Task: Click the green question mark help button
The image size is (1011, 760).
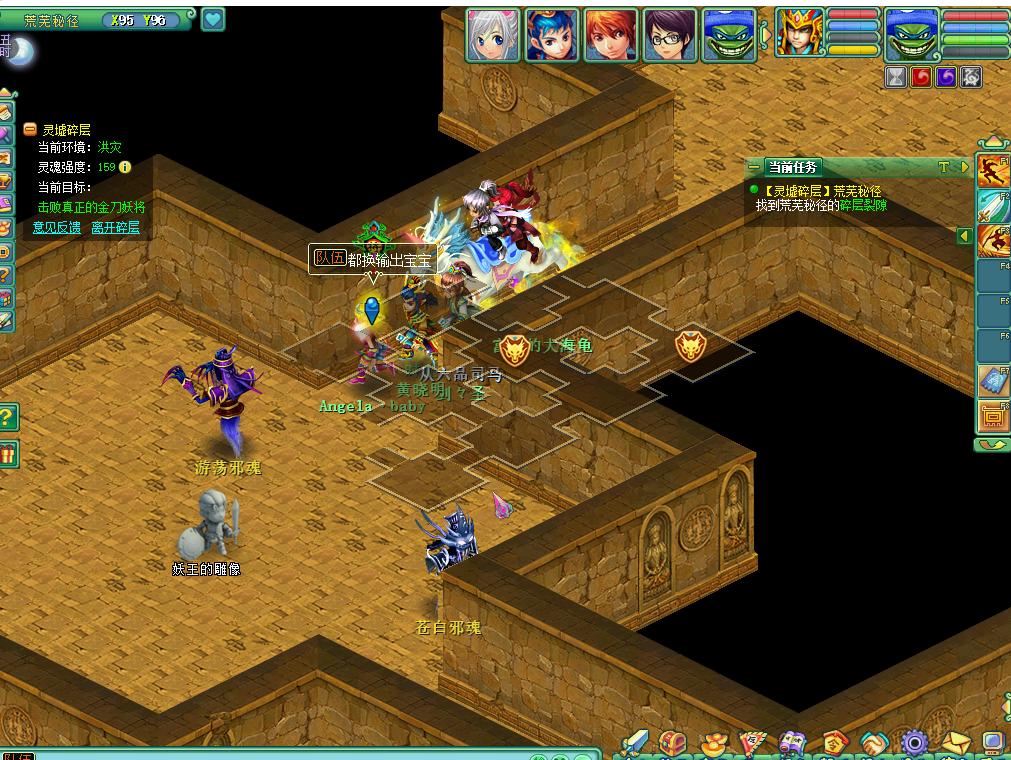Action: click(x=8, y=417)
